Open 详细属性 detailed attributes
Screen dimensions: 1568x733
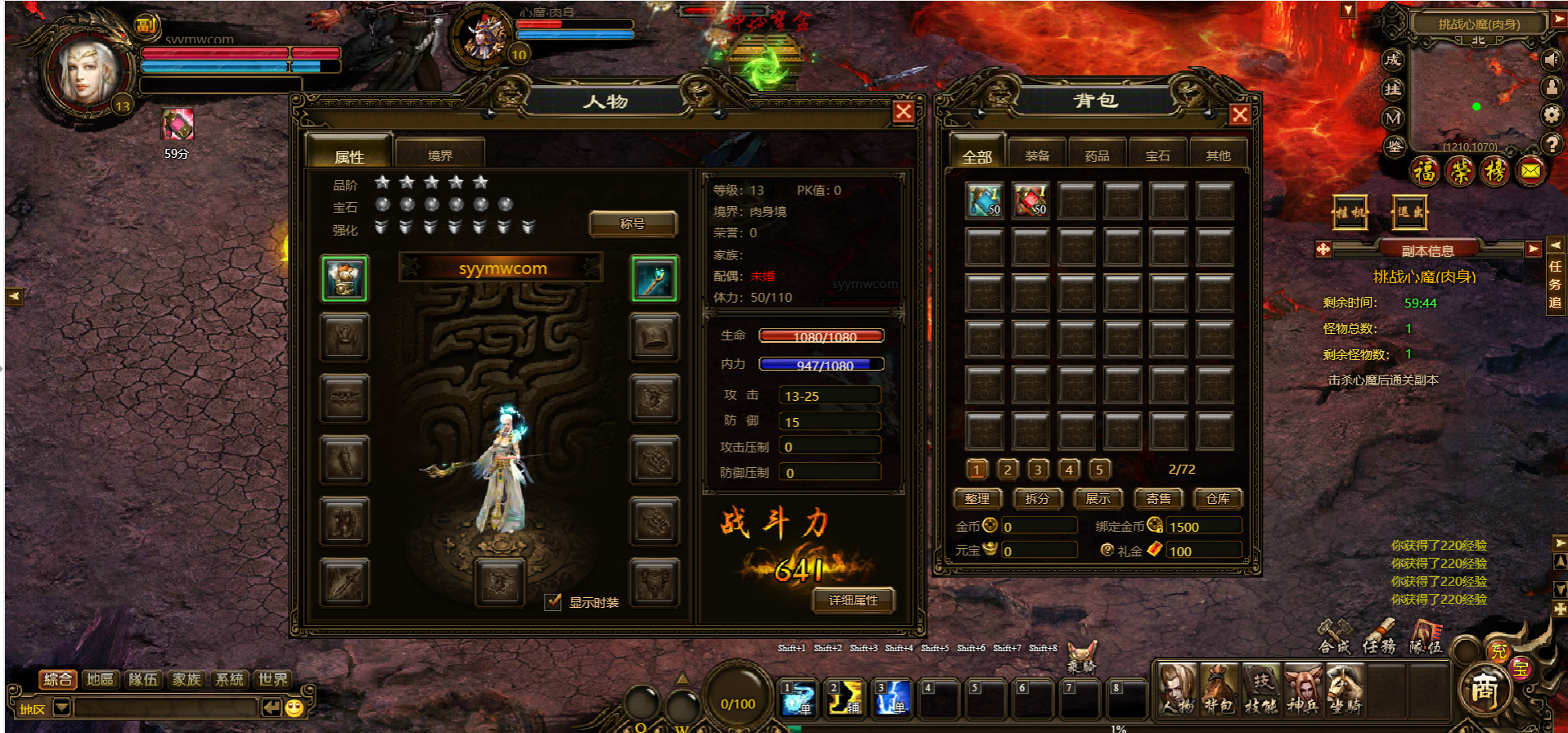(853, 600)
